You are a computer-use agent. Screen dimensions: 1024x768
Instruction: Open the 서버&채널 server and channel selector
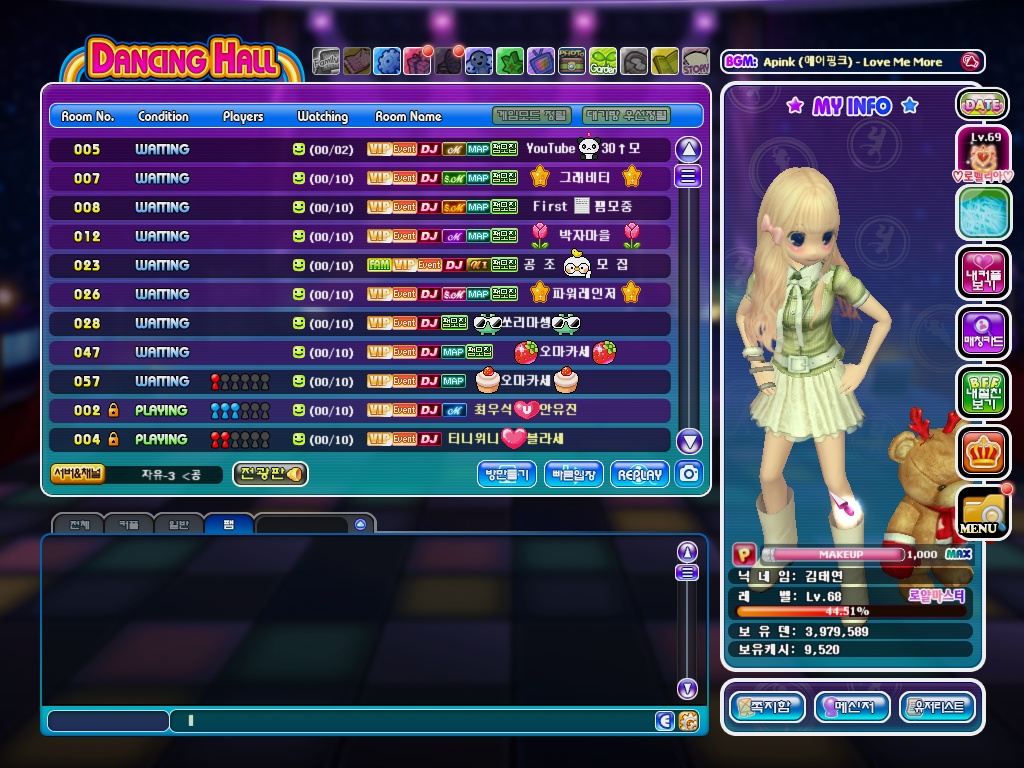(77, 474)
